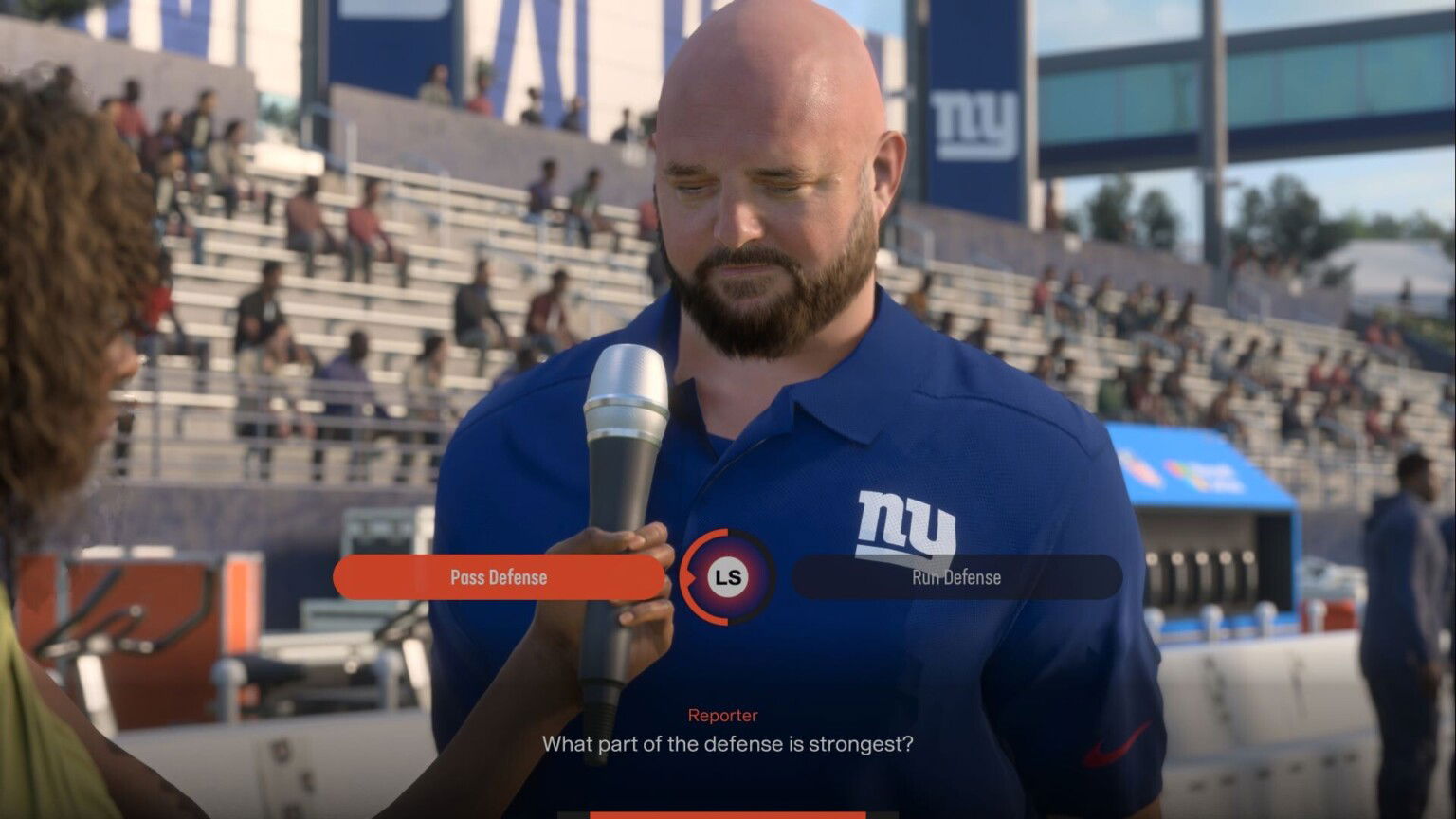Click the highlighted orange Pass Defense pill
The height and width of the screenshot is (819, 1456).
tap(500, 577)
